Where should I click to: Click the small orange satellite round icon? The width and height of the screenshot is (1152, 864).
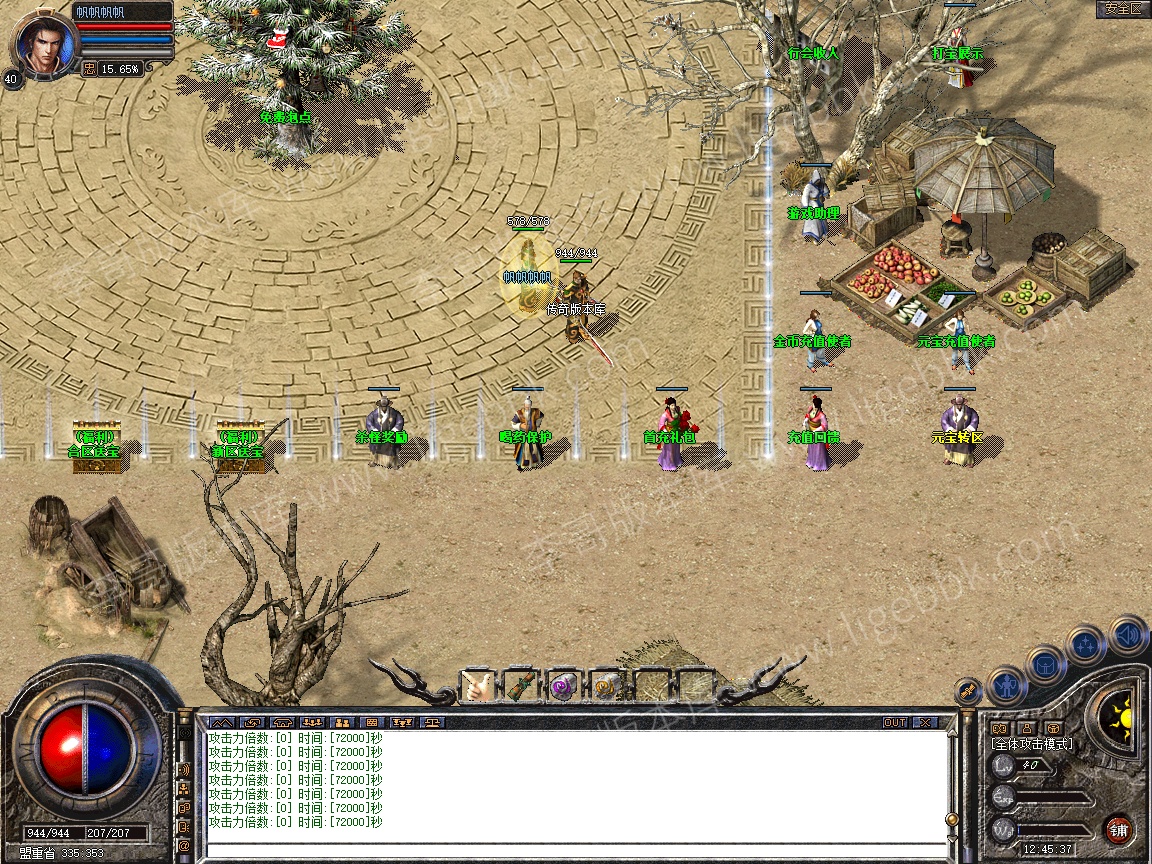(x=967, y=690)
